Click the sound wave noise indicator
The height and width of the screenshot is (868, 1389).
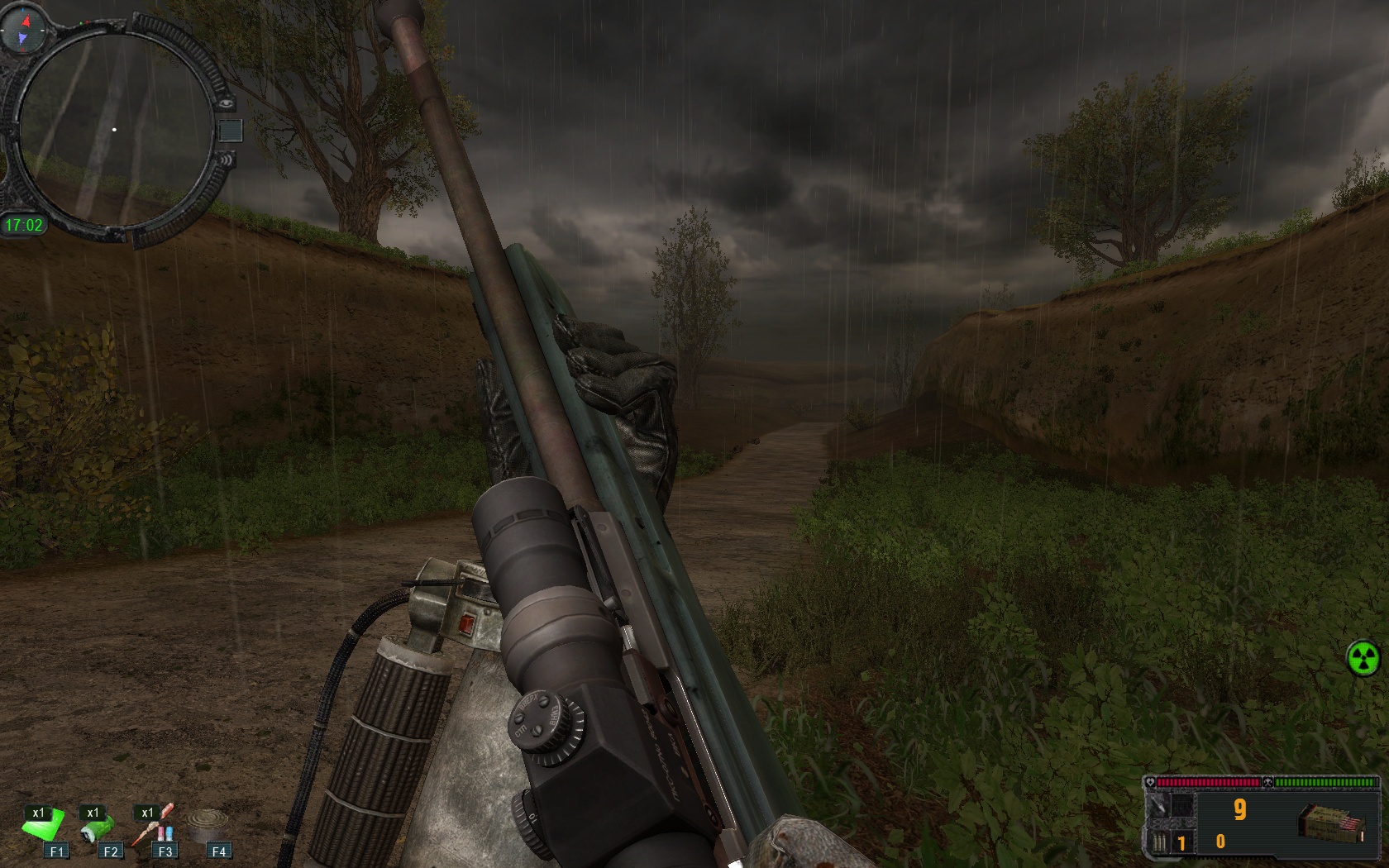[x=226, y=159]
